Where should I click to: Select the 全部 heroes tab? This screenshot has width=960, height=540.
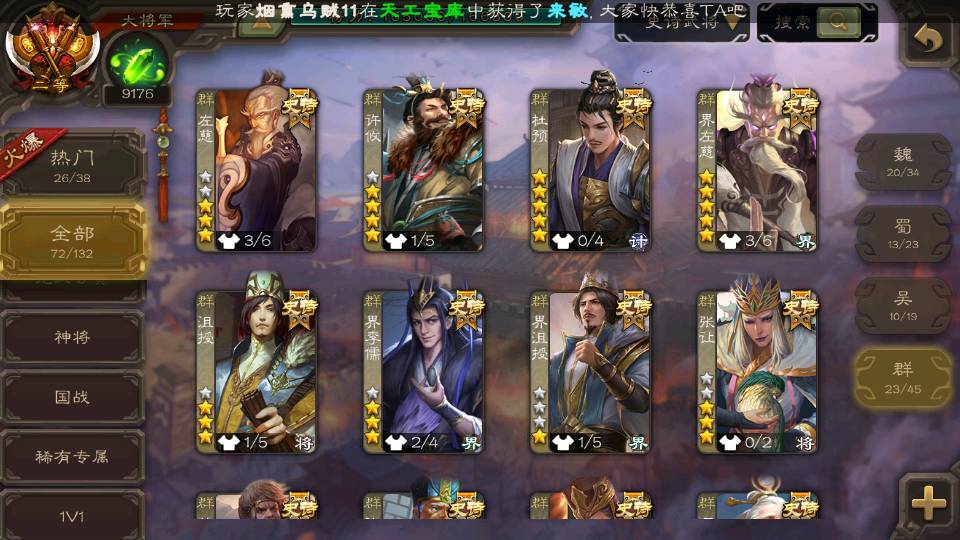pos(72,240)
